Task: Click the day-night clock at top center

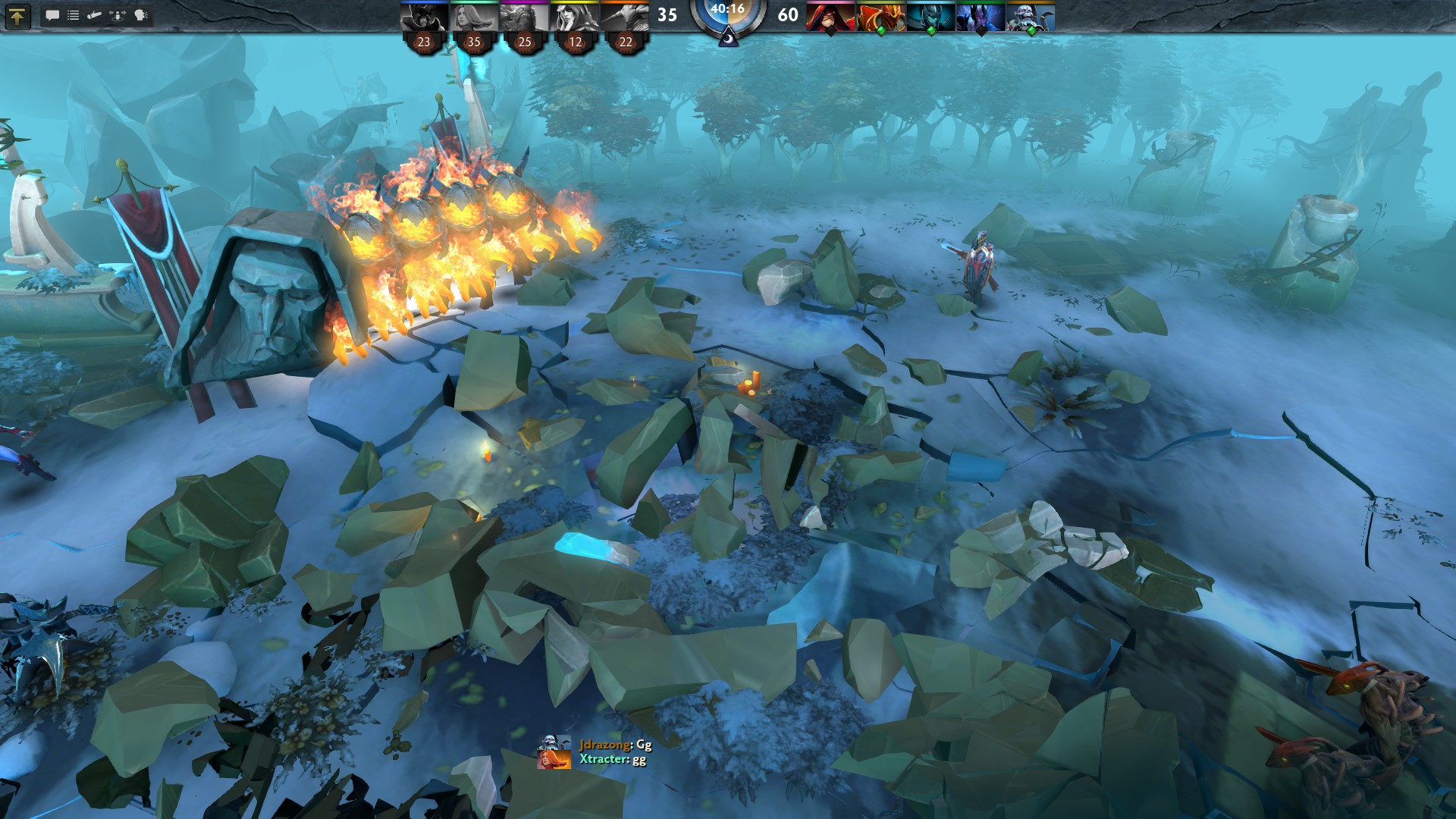Action: (x=727, y=18)
